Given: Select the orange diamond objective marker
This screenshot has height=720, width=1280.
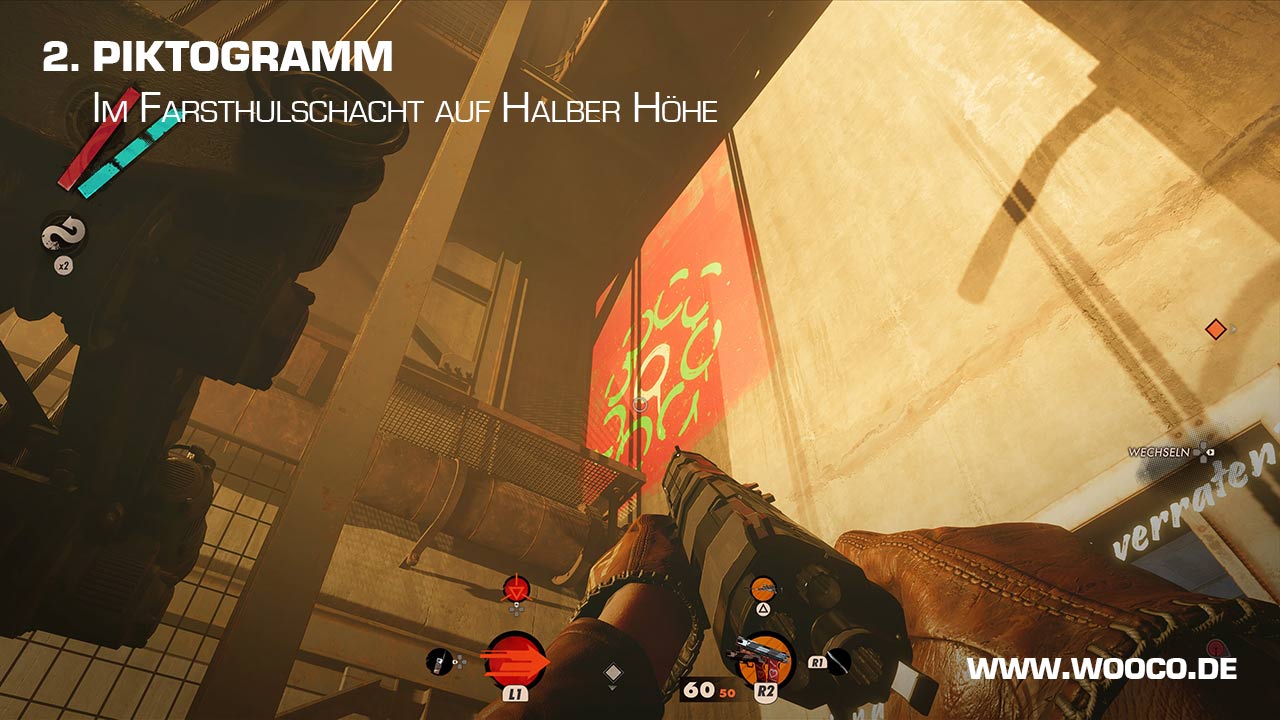Looking at the screenshot, I should 1215,329.
